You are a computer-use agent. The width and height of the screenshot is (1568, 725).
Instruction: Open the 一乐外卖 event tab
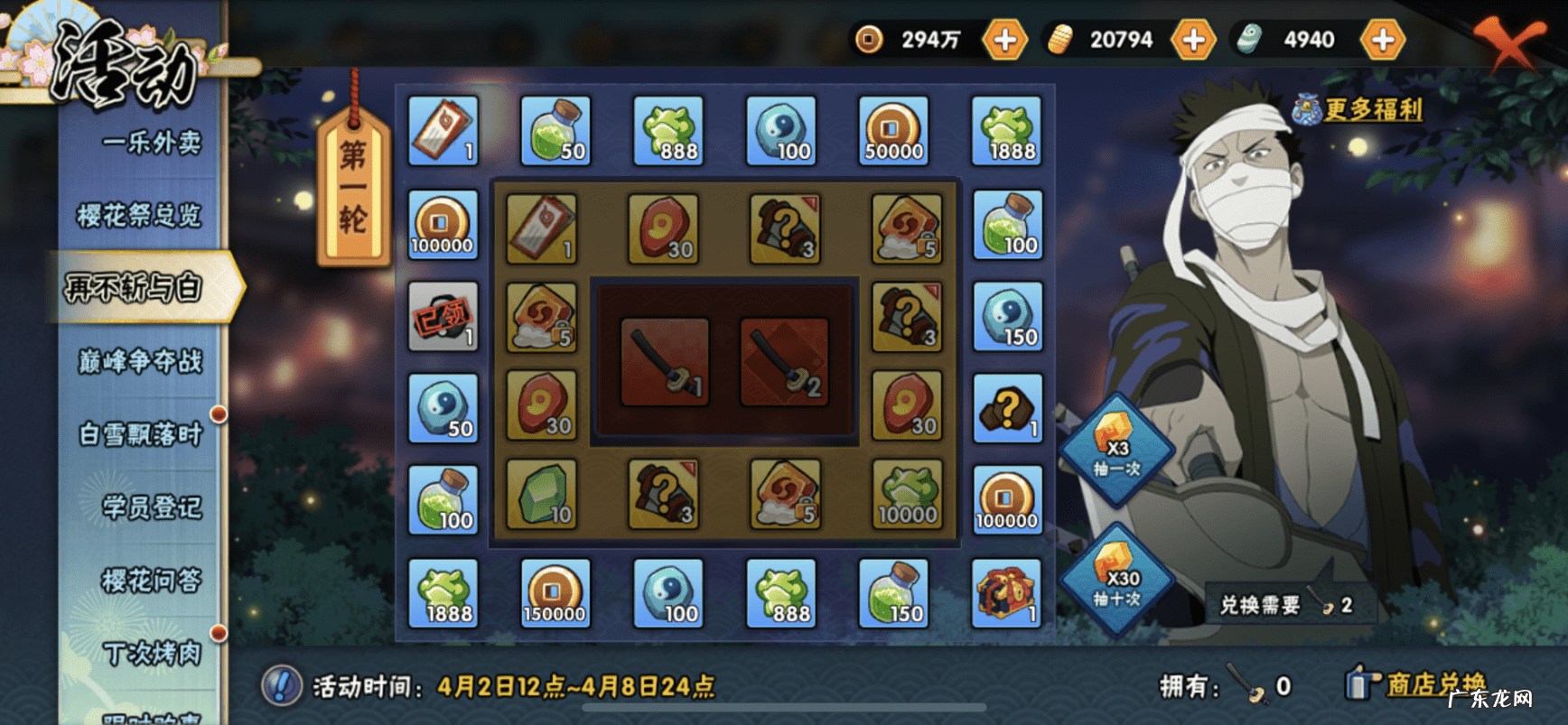click(x=151, y=143)
